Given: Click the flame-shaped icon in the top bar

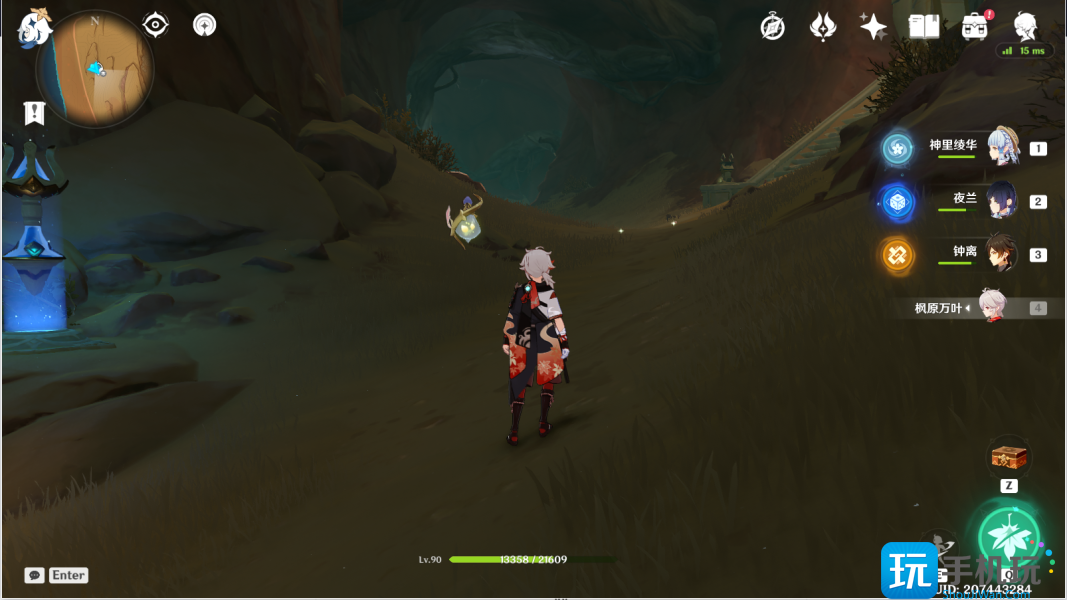Looking at the screenshot, I should 823,27.
